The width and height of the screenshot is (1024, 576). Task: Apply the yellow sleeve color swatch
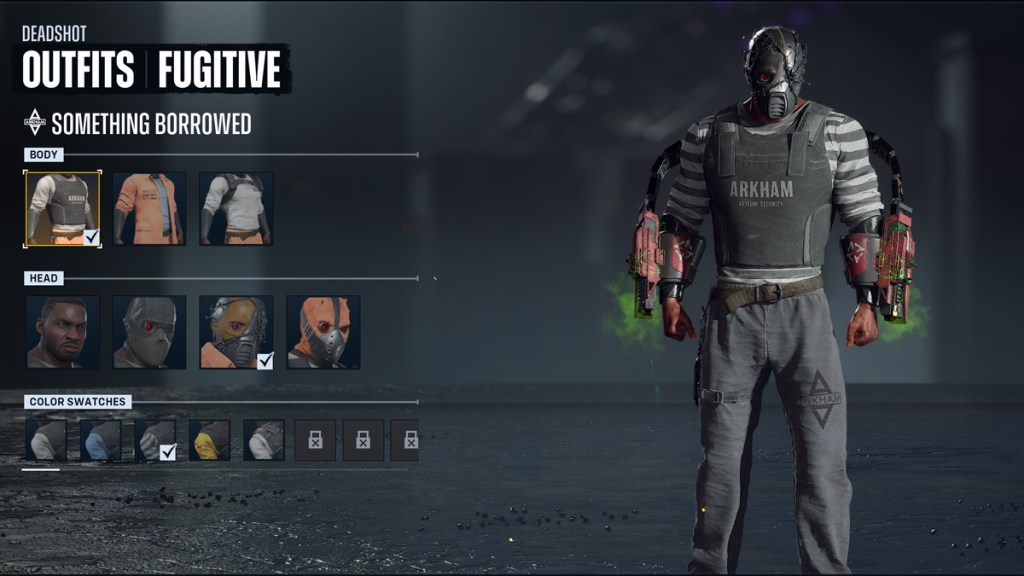[x=209, y=440]
